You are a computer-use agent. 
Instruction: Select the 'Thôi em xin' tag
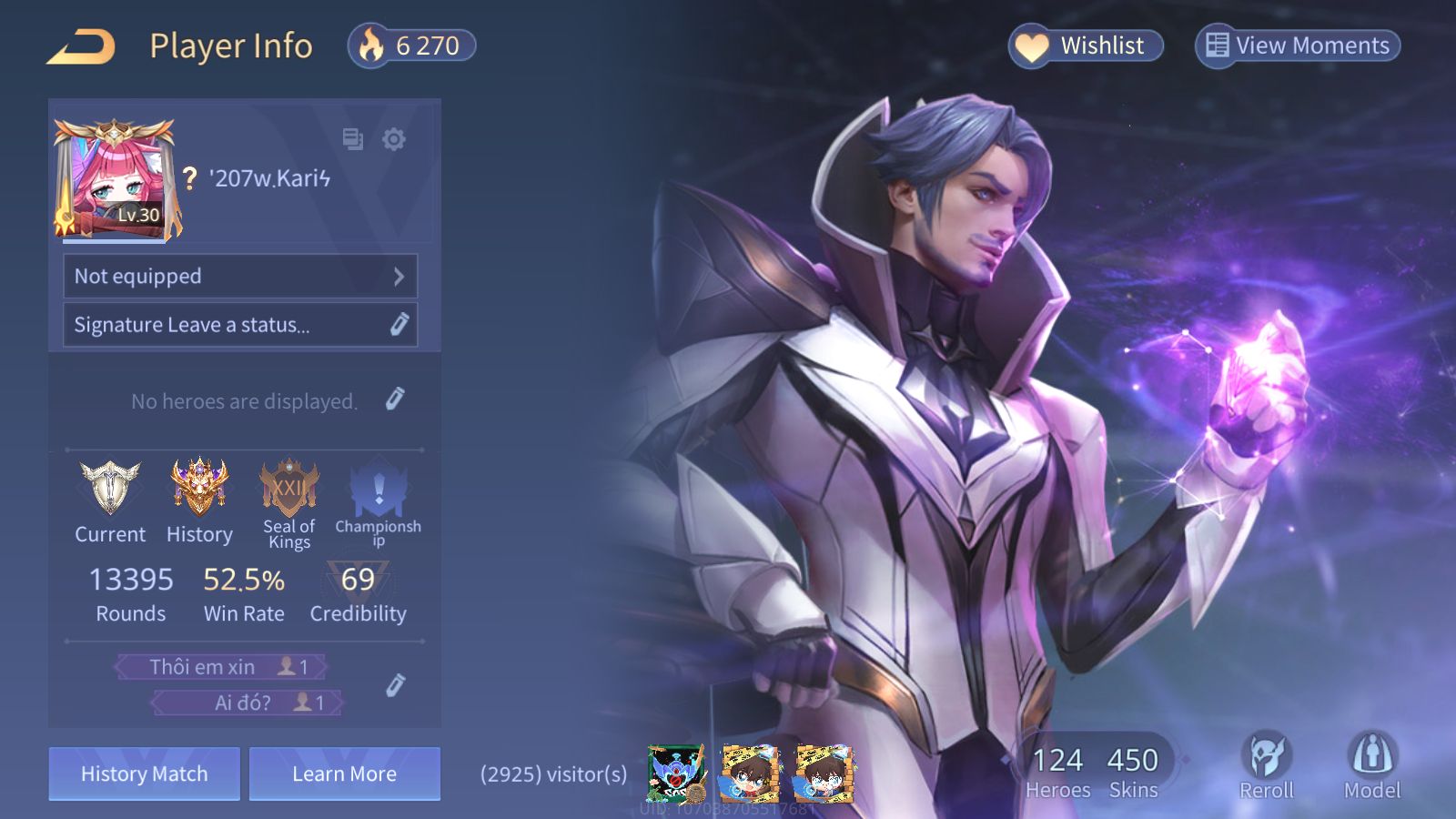[x=220, y=667]
